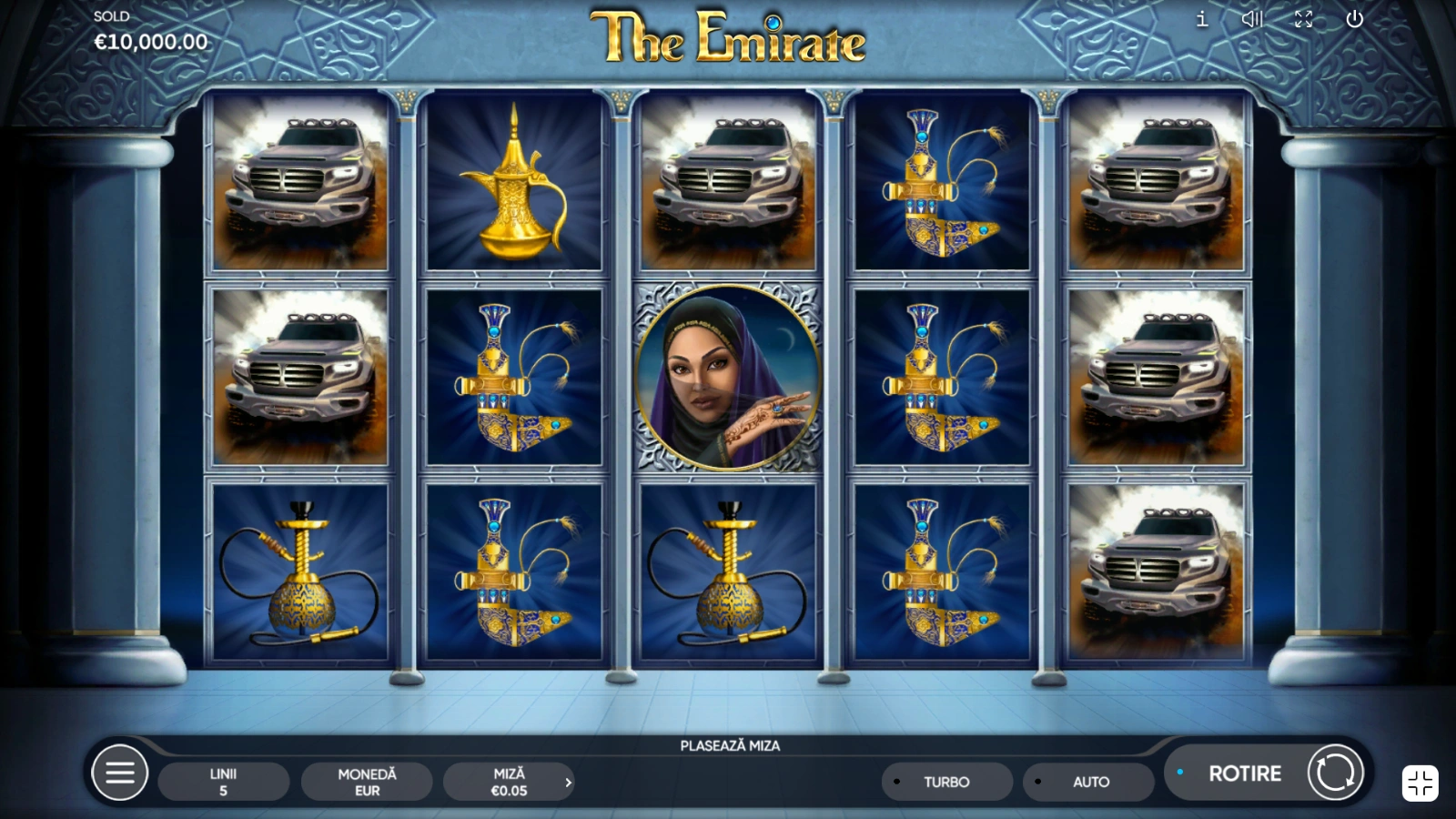The width and height of the screenshot is (1456, 819).
Task: Switch to fullscreen mode
Action: [1304, 19]
